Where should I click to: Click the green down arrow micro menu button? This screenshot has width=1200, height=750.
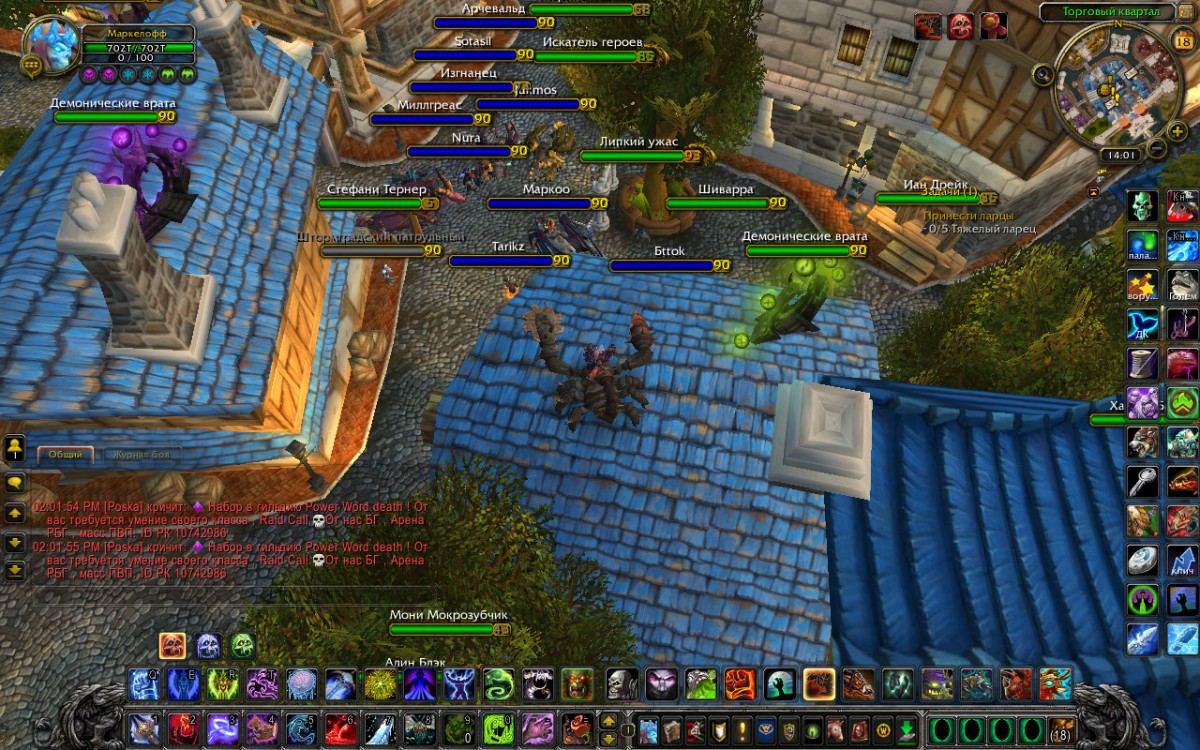[906, 728]
